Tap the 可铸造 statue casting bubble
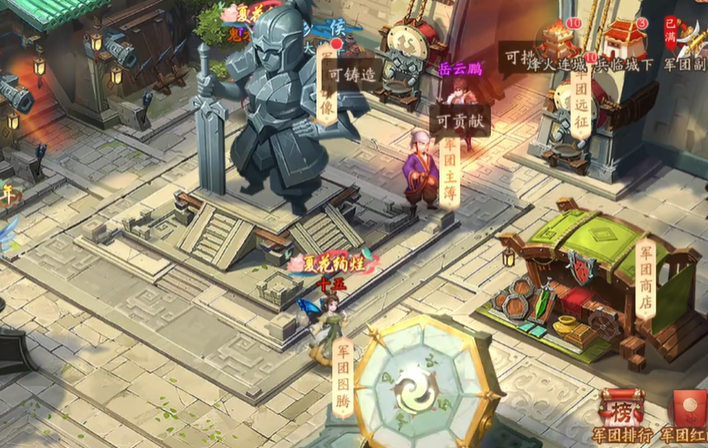The height and width of the screenshot is (448, 708). pos(351,75)
